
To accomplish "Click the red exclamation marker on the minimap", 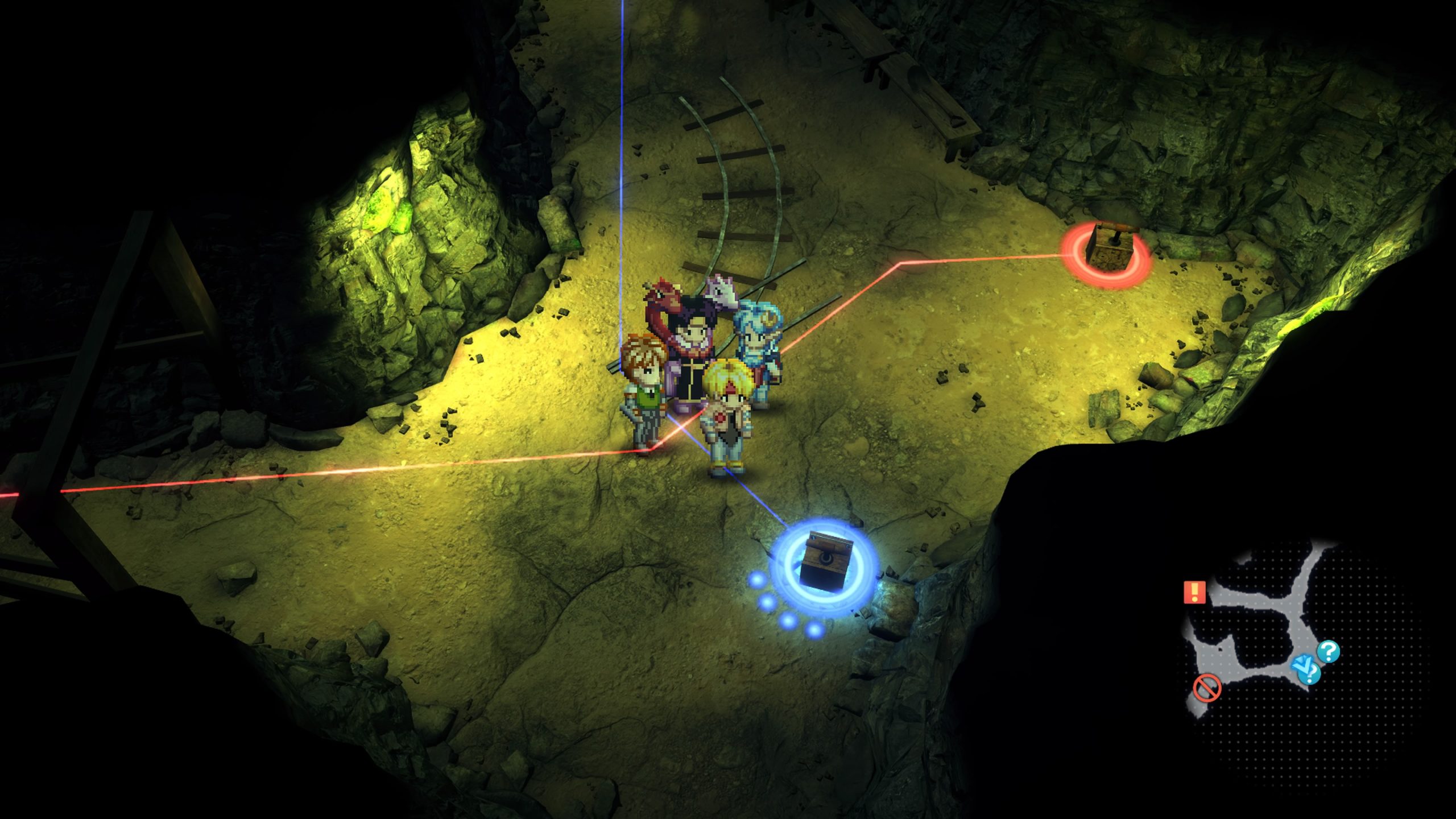I will coord(1194,592).
